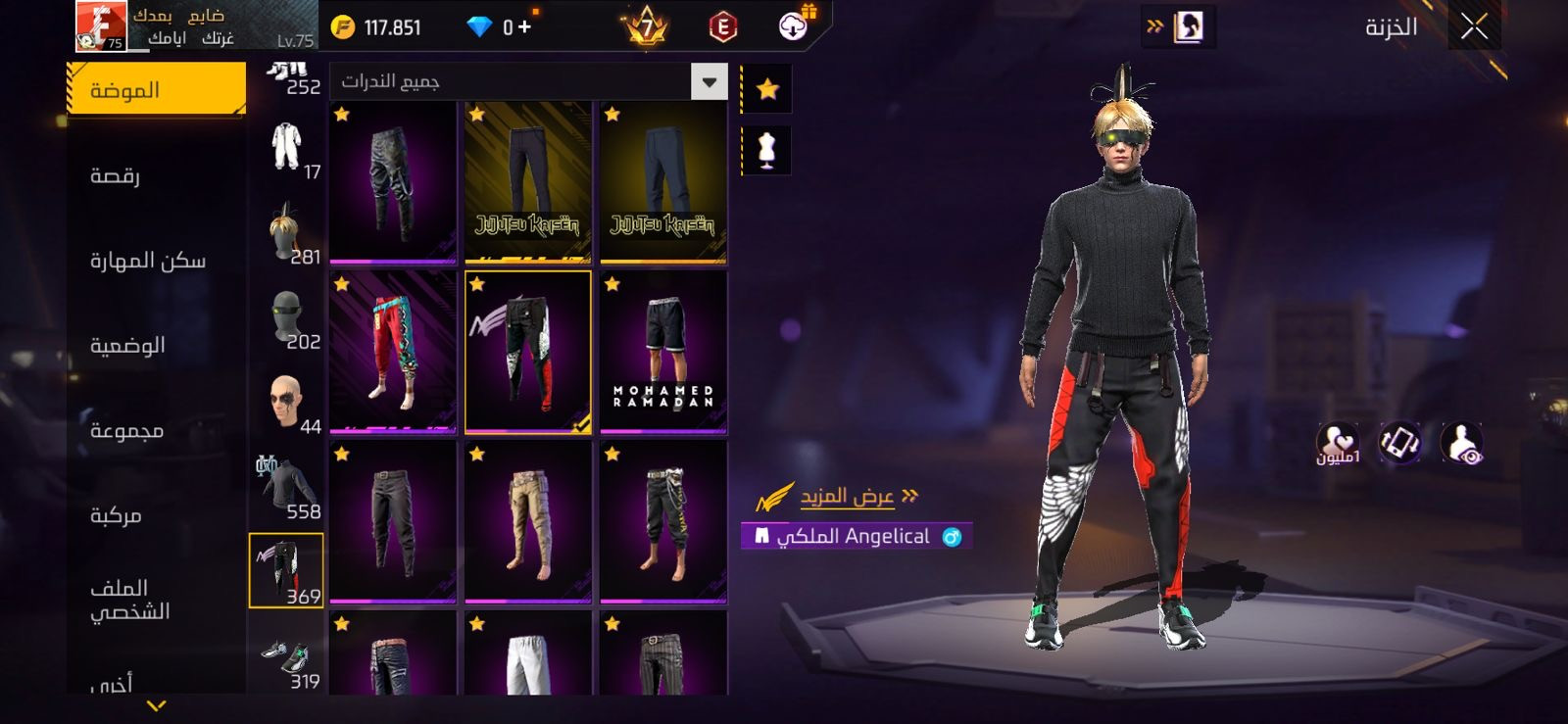Choose the Mohamed Ramadan shorts

(663, 352)
